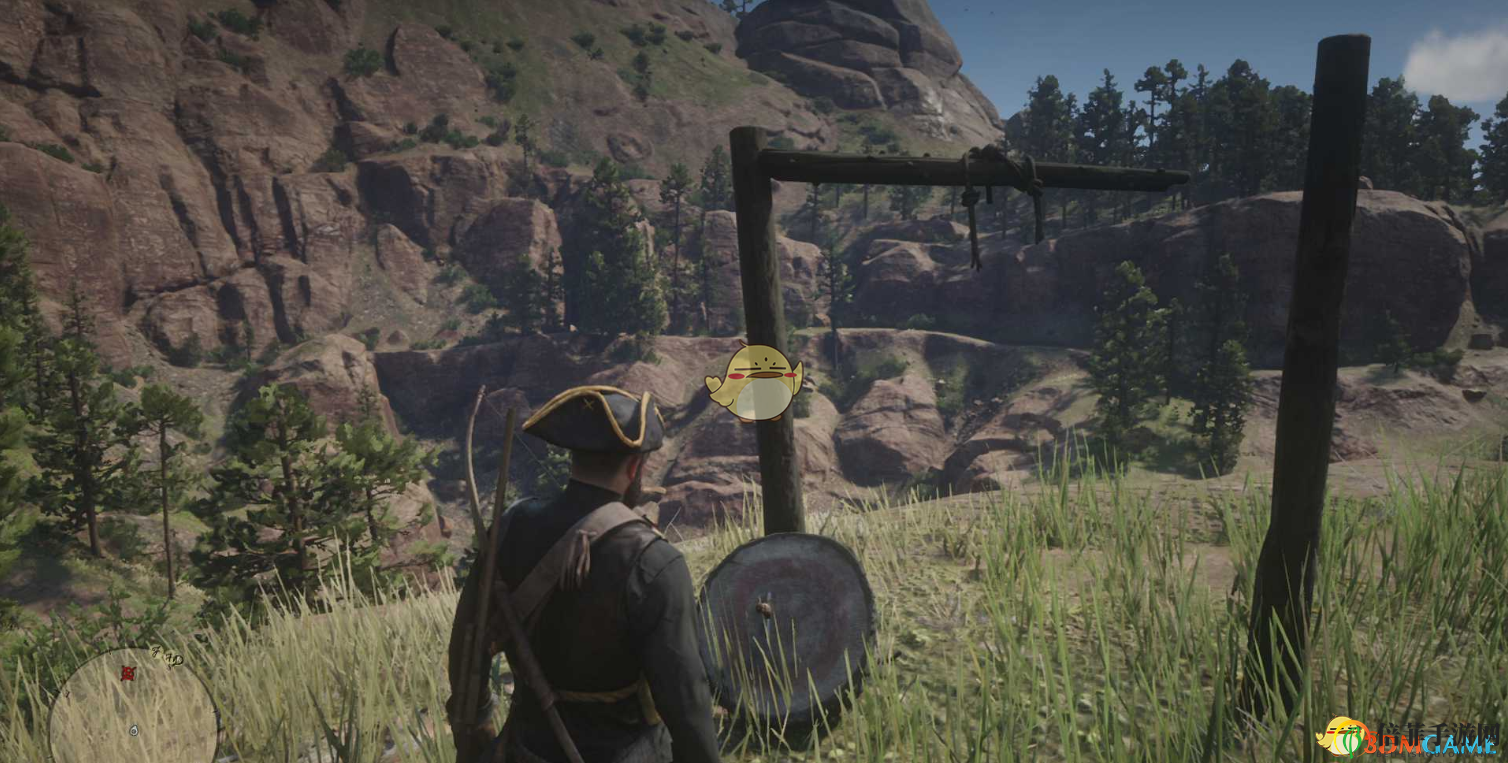The width and height of the screenshot is (1508, 763).
Task: Select the red marker on the minimap
Action: [128, 673]
